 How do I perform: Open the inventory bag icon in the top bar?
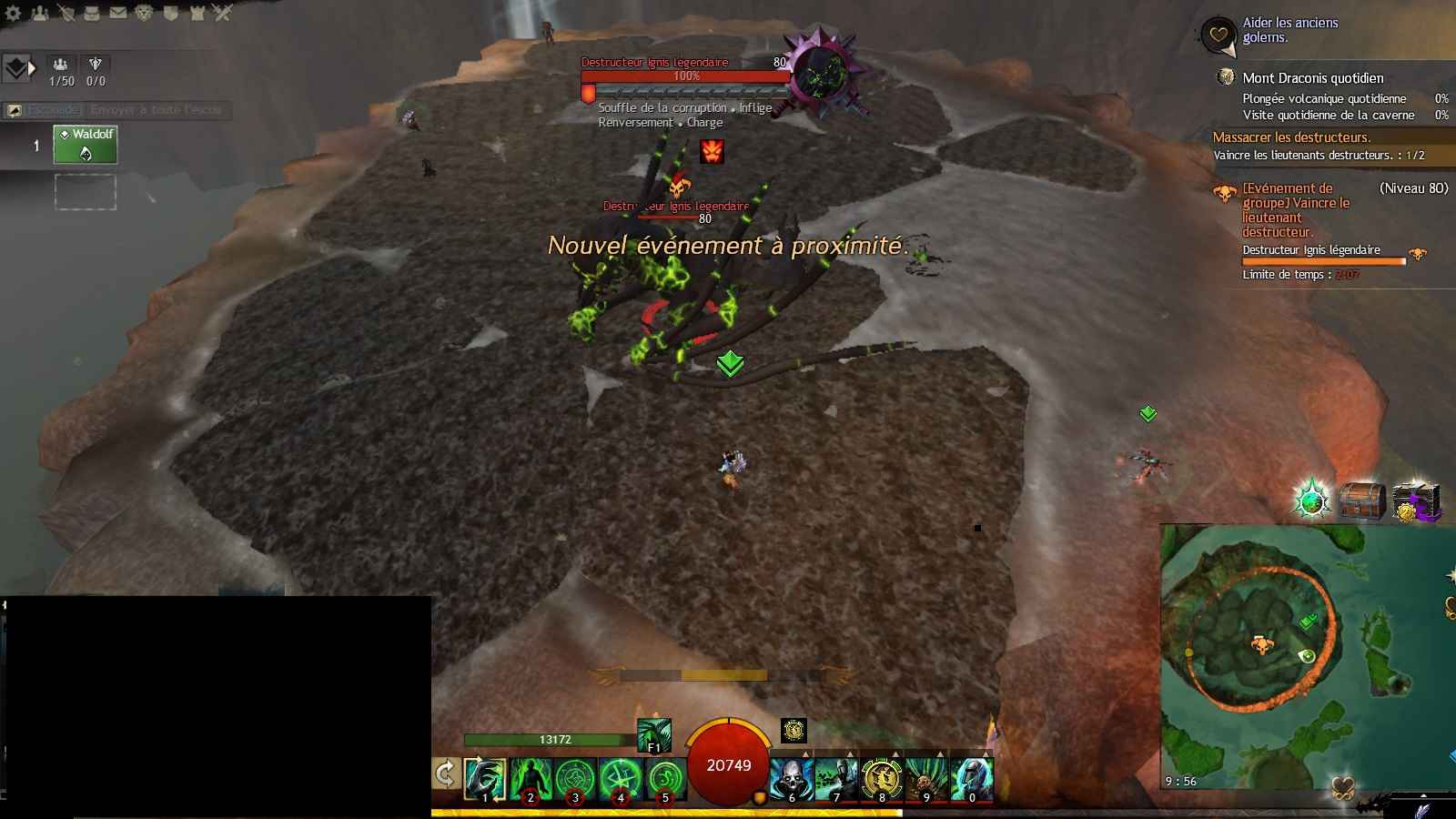coord(92,13)
